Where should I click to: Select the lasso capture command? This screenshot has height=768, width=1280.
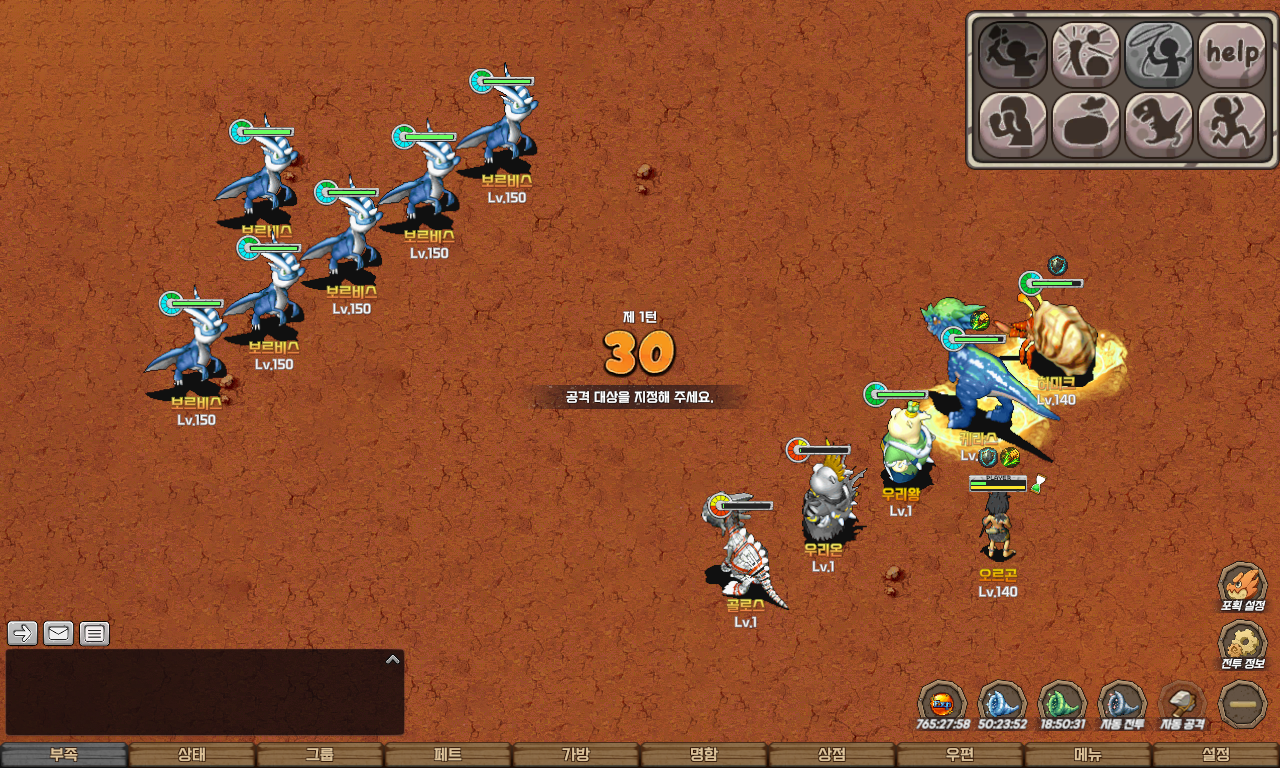coord(1159,54)
